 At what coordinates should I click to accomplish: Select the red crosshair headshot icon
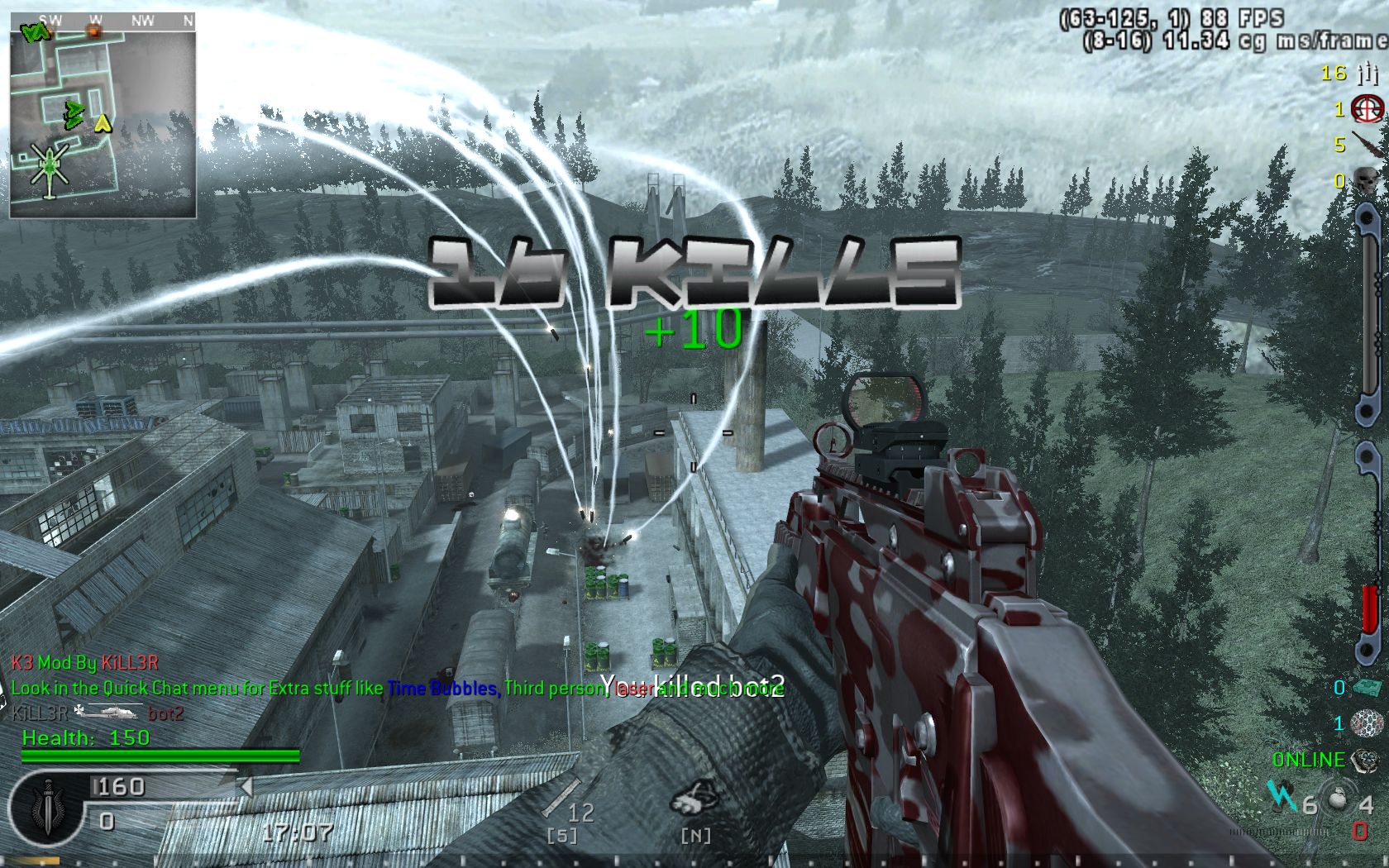(x=1367, y=109)
